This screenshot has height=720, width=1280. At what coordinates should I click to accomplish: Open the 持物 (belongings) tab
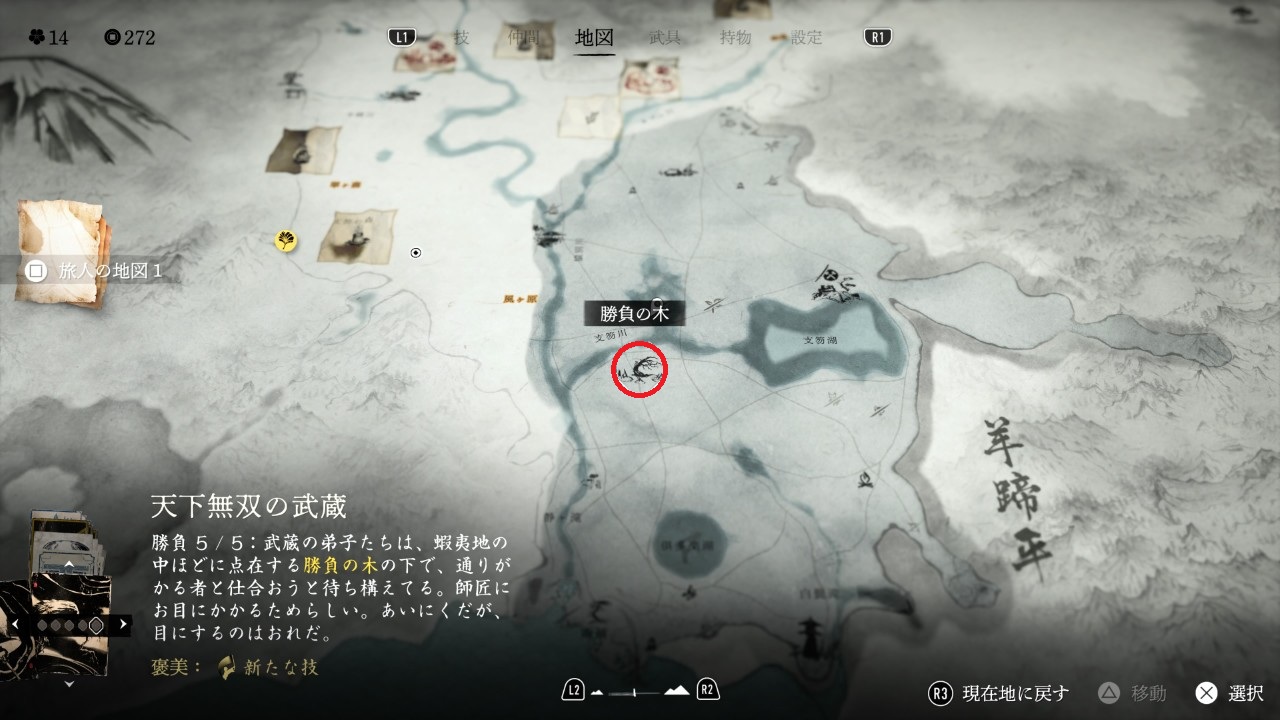(735, 38)
